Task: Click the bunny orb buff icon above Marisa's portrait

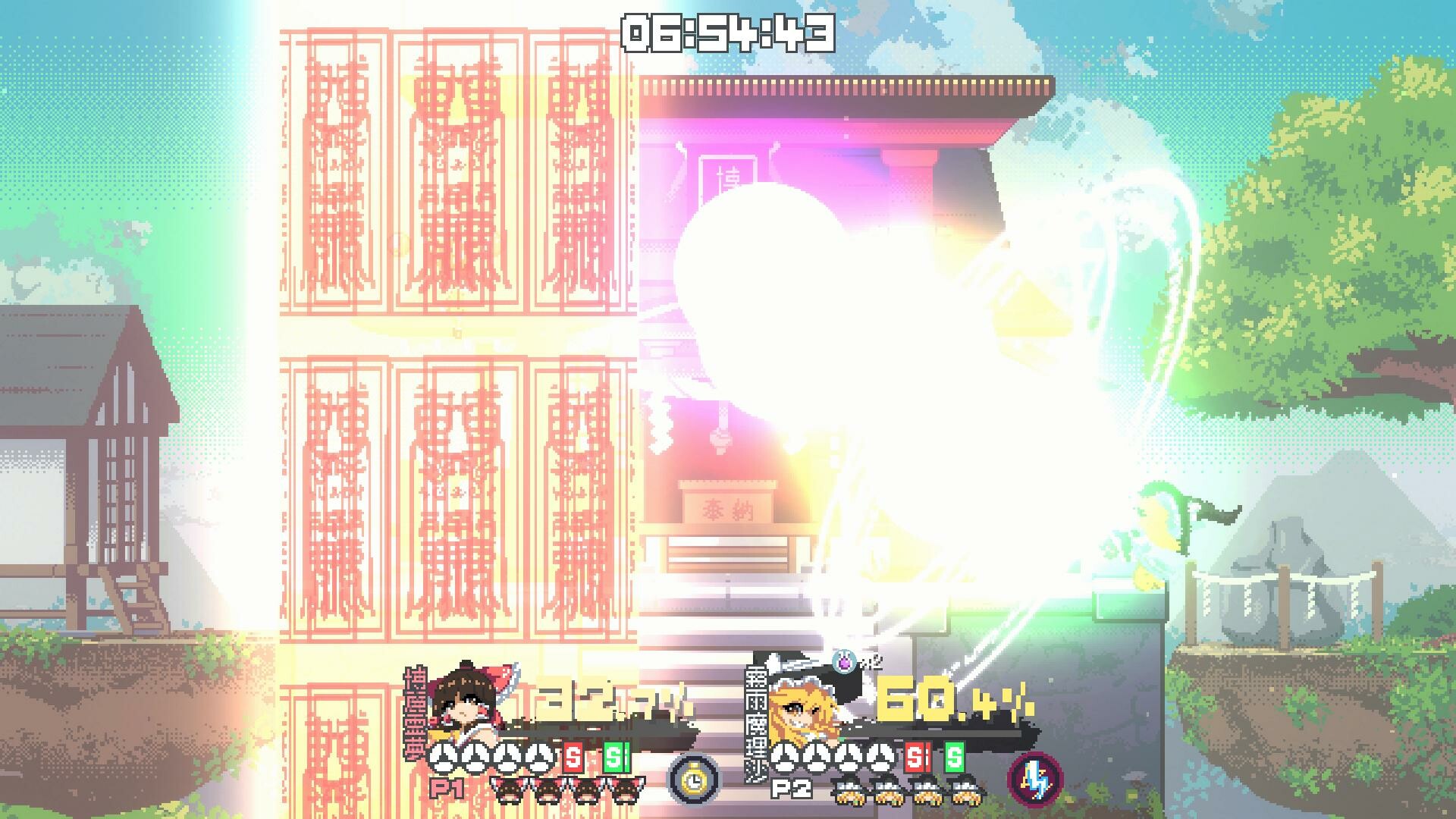Action: pyautogui.click(x=843, y=661)
